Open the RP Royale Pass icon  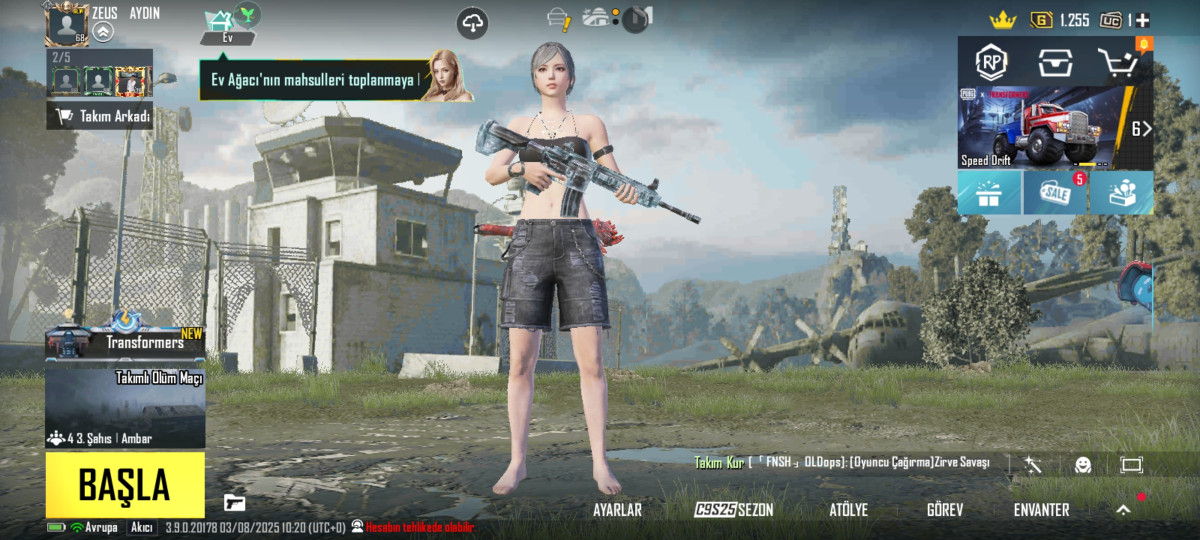[991, 63]
